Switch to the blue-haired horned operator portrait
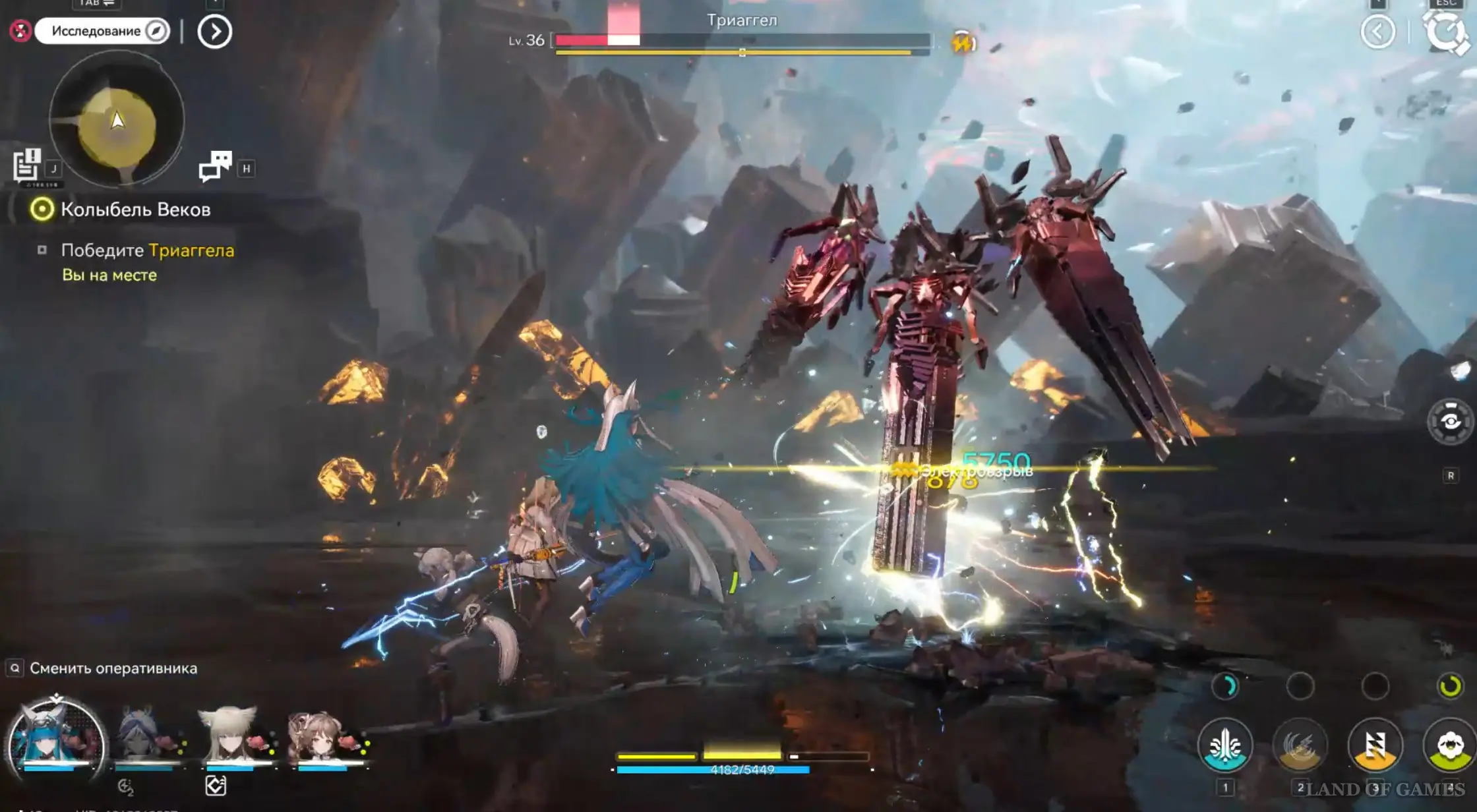 pyautogui.click(x=56, y=740)
